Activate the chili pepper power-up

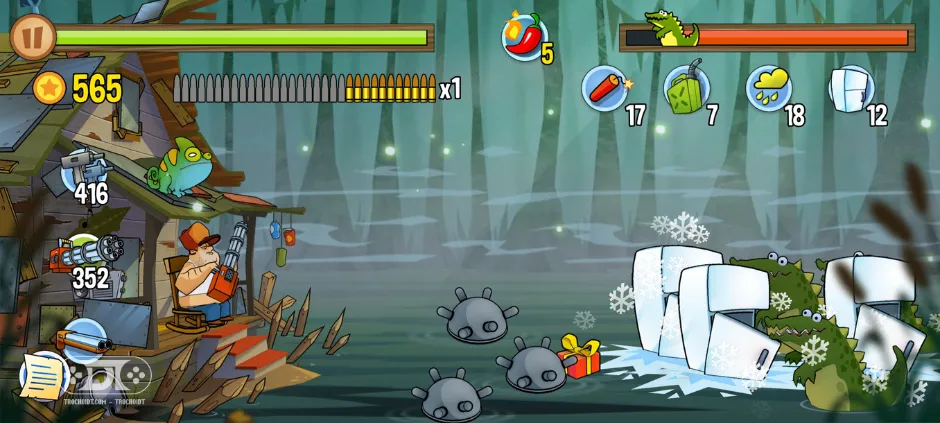(524, 38)
